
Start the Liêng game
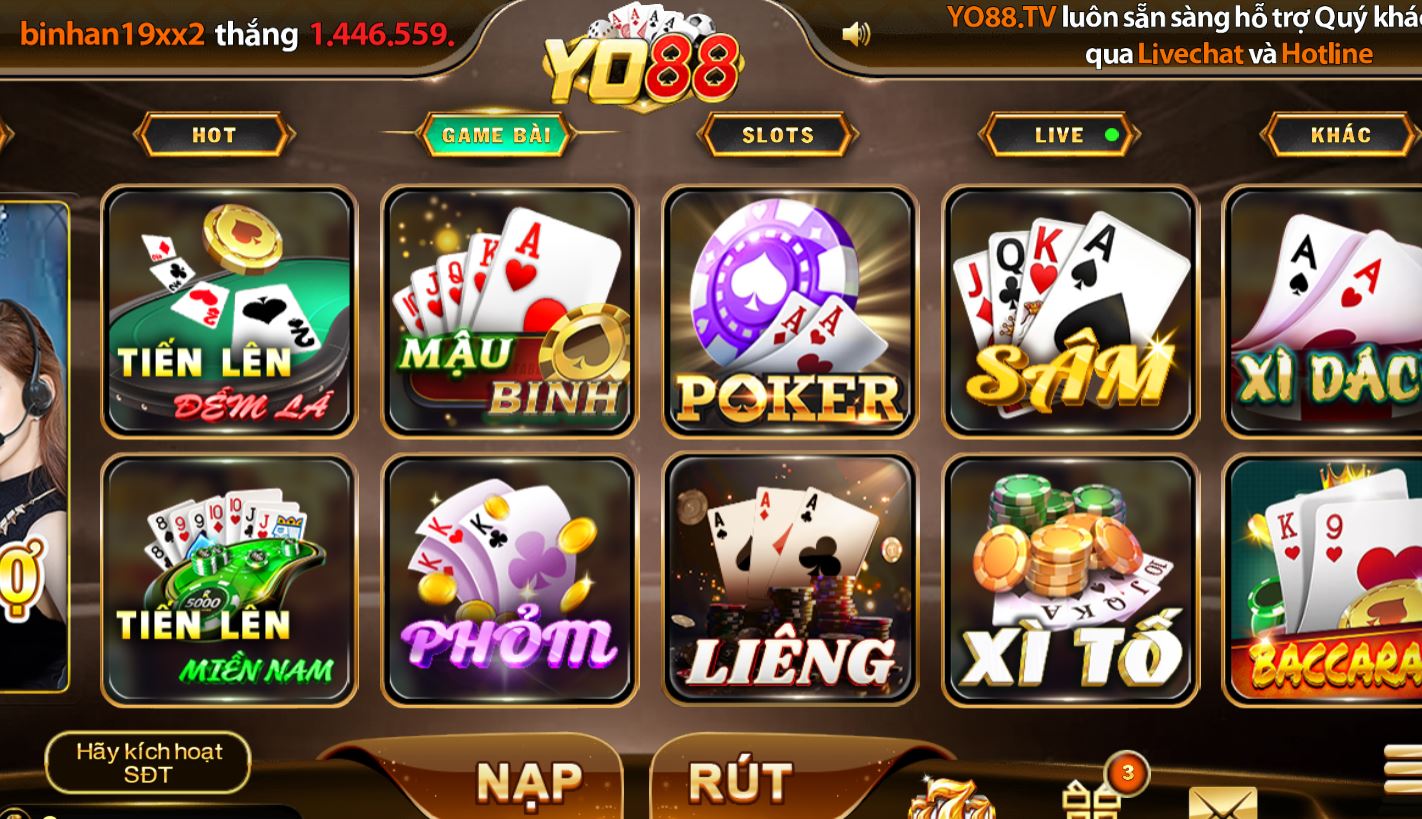point(789,578)
